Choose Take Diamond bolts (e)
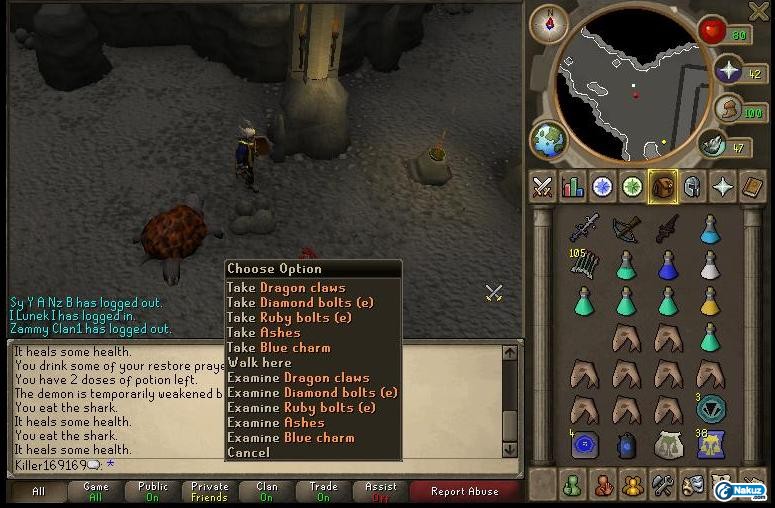 (x=311, y=303)
